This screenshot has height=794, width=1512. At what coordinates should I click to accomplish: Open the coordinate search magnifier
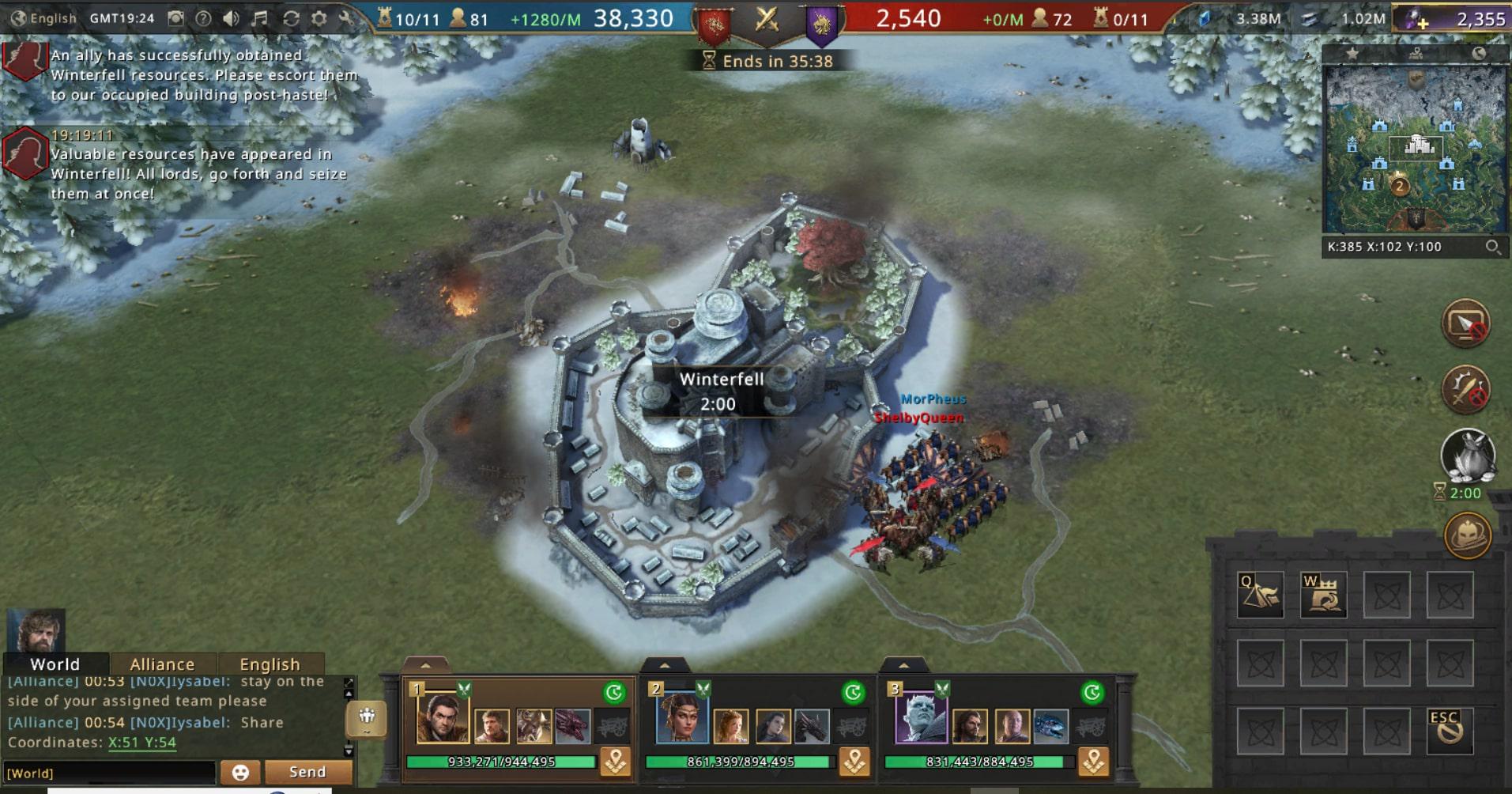[x=1492, y=247]
